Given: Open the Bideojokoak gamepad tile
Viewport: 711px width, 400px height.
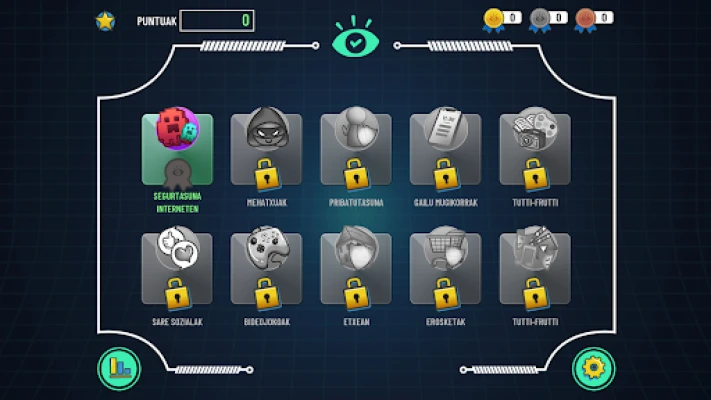Looking at the screenshot, I should 266,269.
